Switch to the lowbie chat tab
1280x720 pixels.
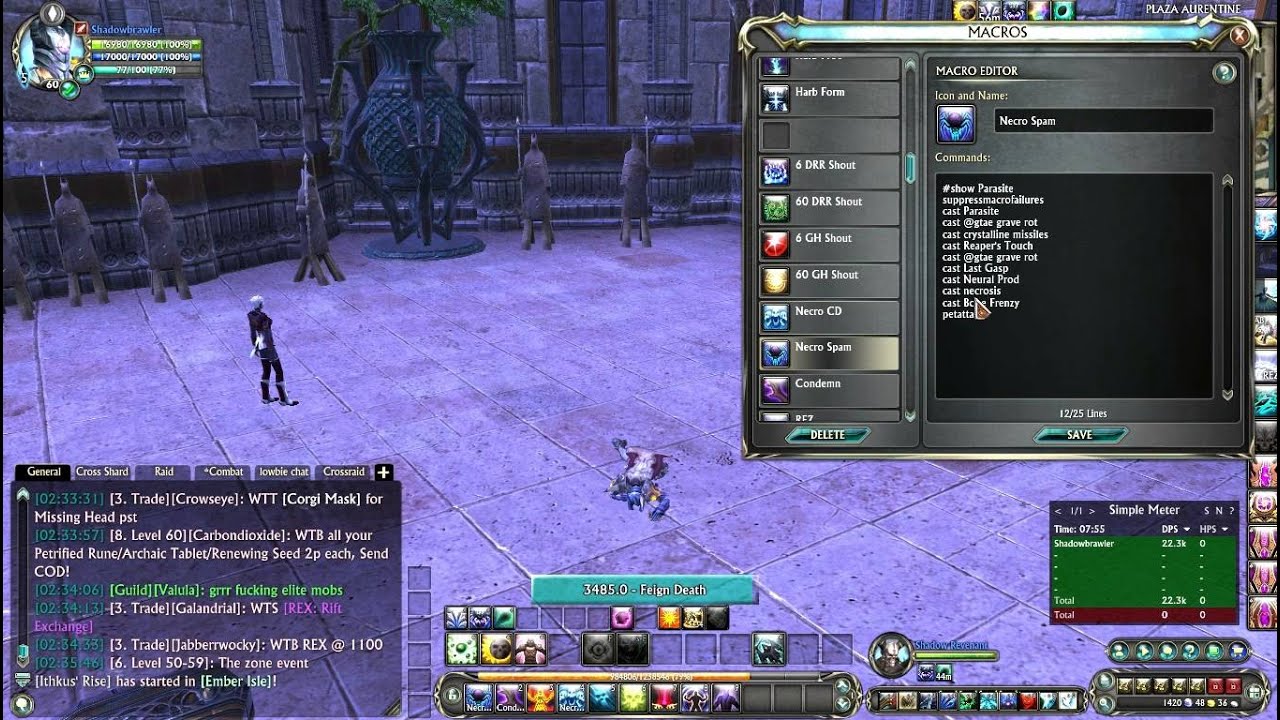tap(284, 472)
